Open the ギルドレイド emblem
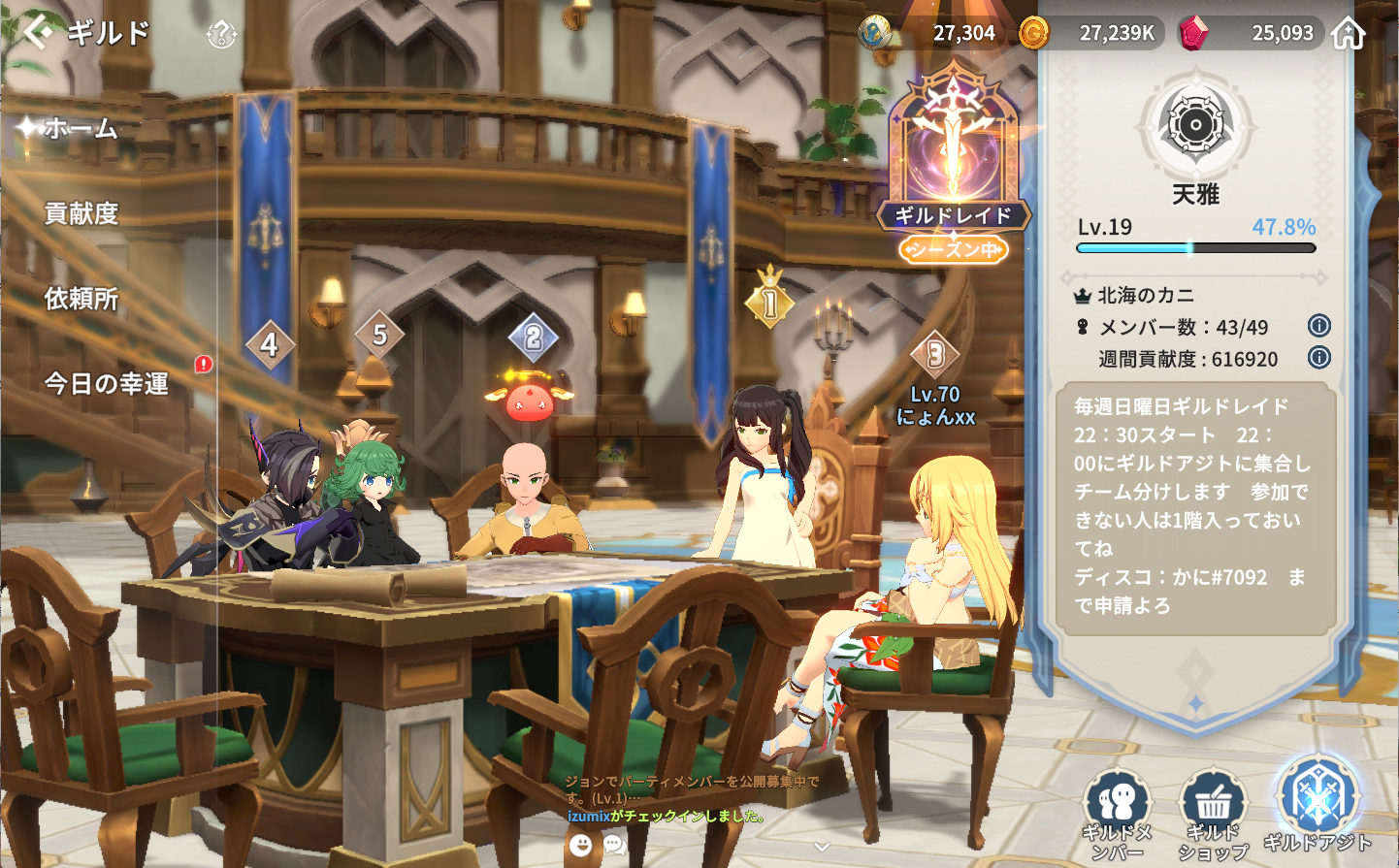The width and height of the screenshot is (1399, 868). pos(954,155)
